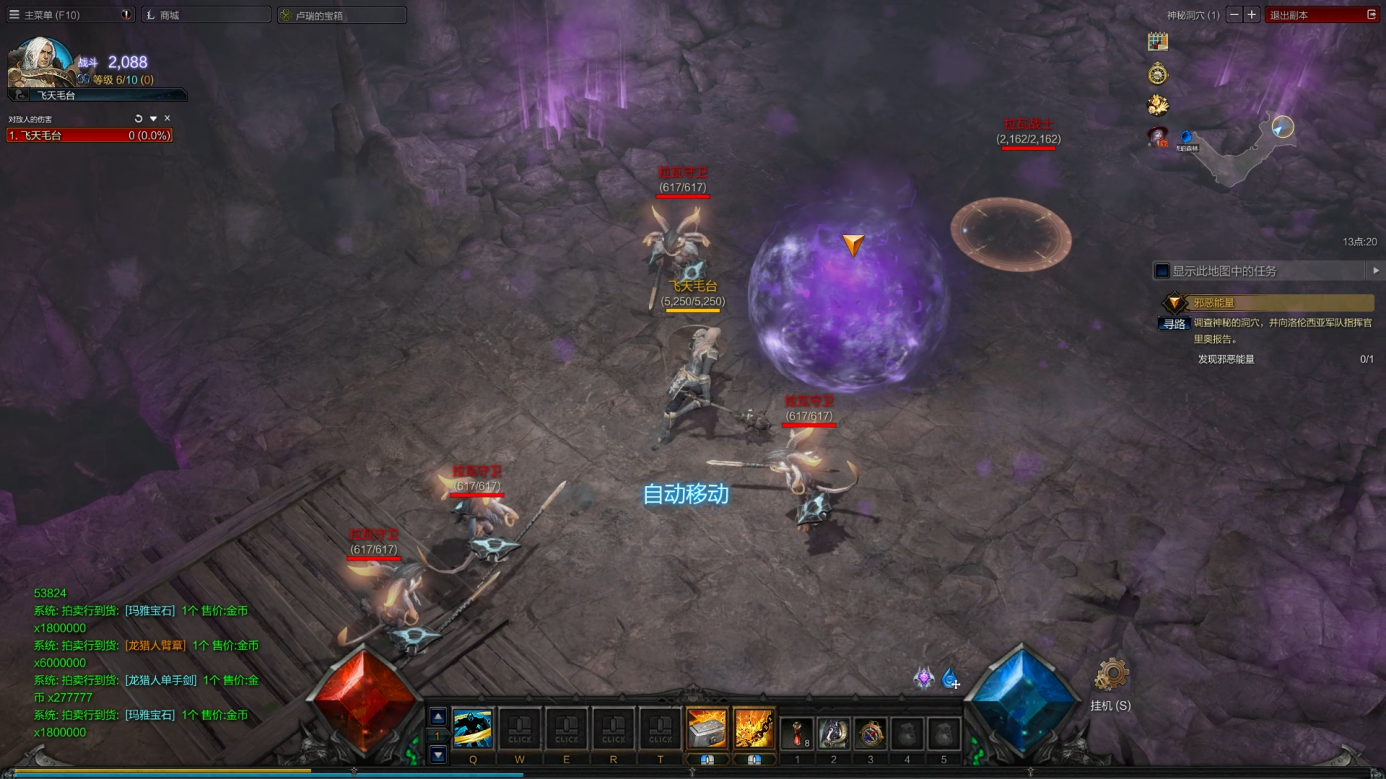Zoom in the minimap with the plus button
The height and width of the screenshot is (779, 1386).
[1251, 15]
